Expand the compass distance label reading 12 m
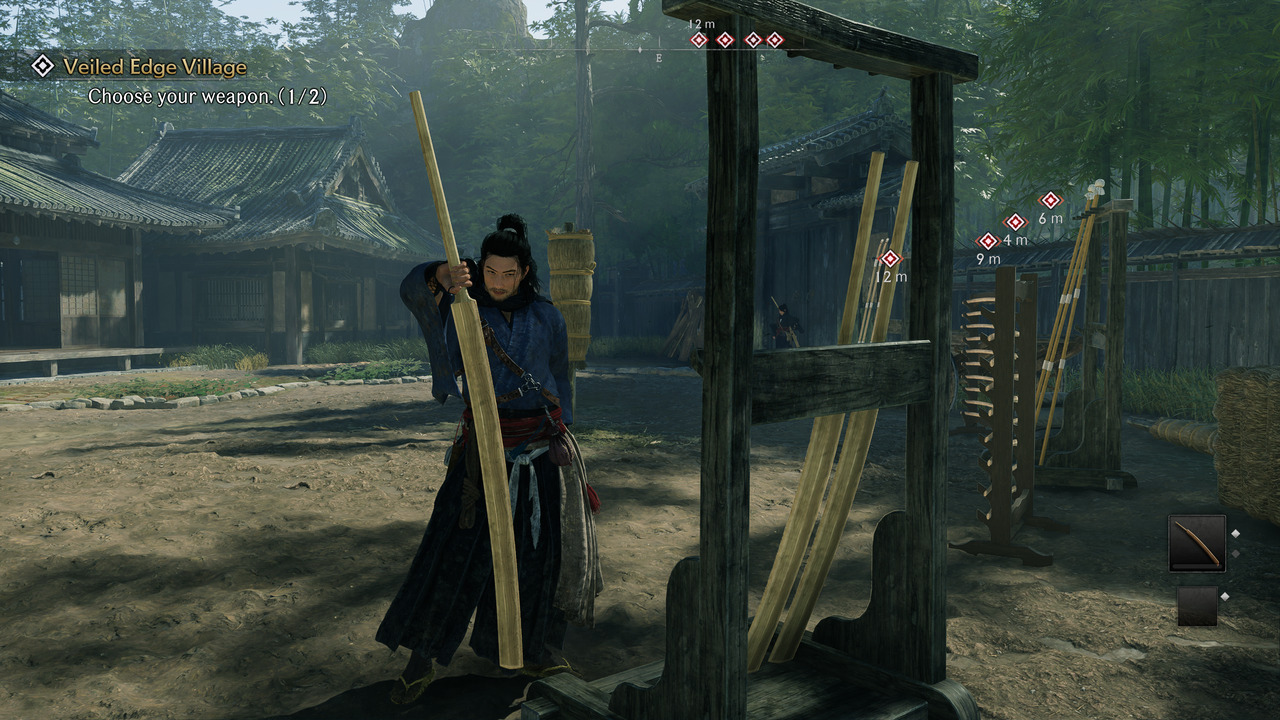The height and width of the screenshot is (720, 1280). (x=700, y=24)
